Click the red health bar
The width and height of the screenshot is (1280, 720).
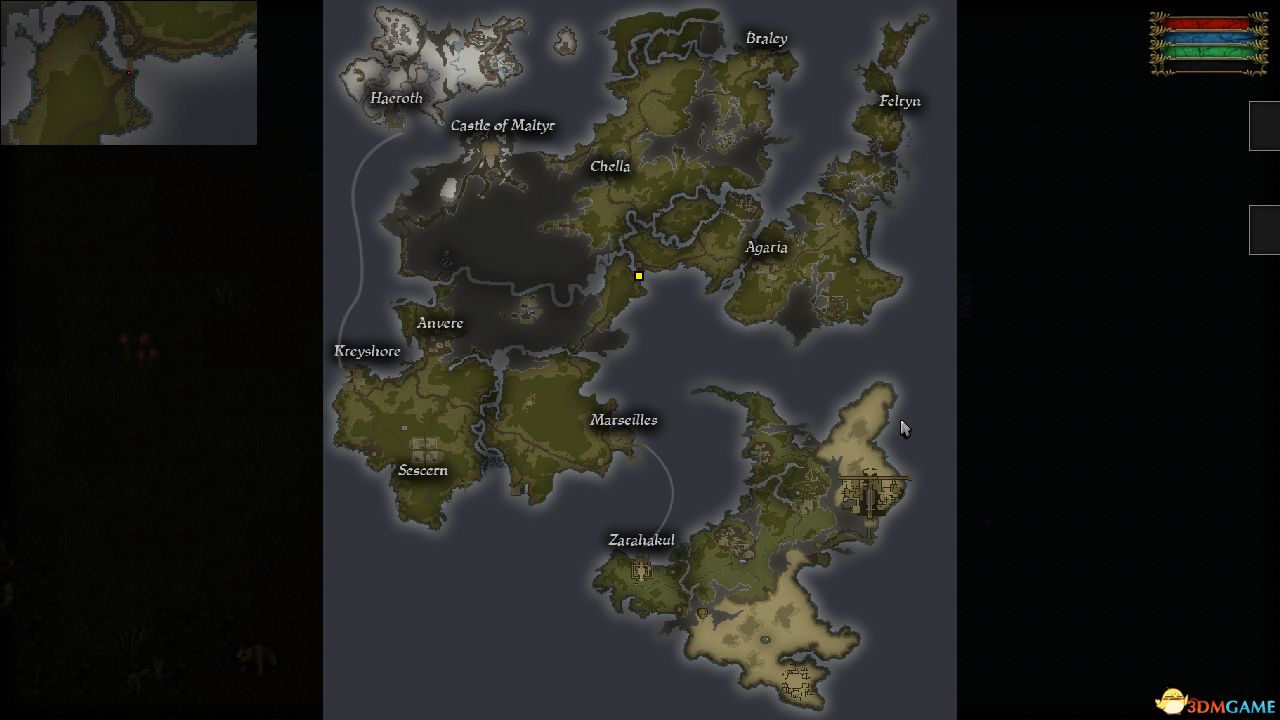tap(1205, 22)
